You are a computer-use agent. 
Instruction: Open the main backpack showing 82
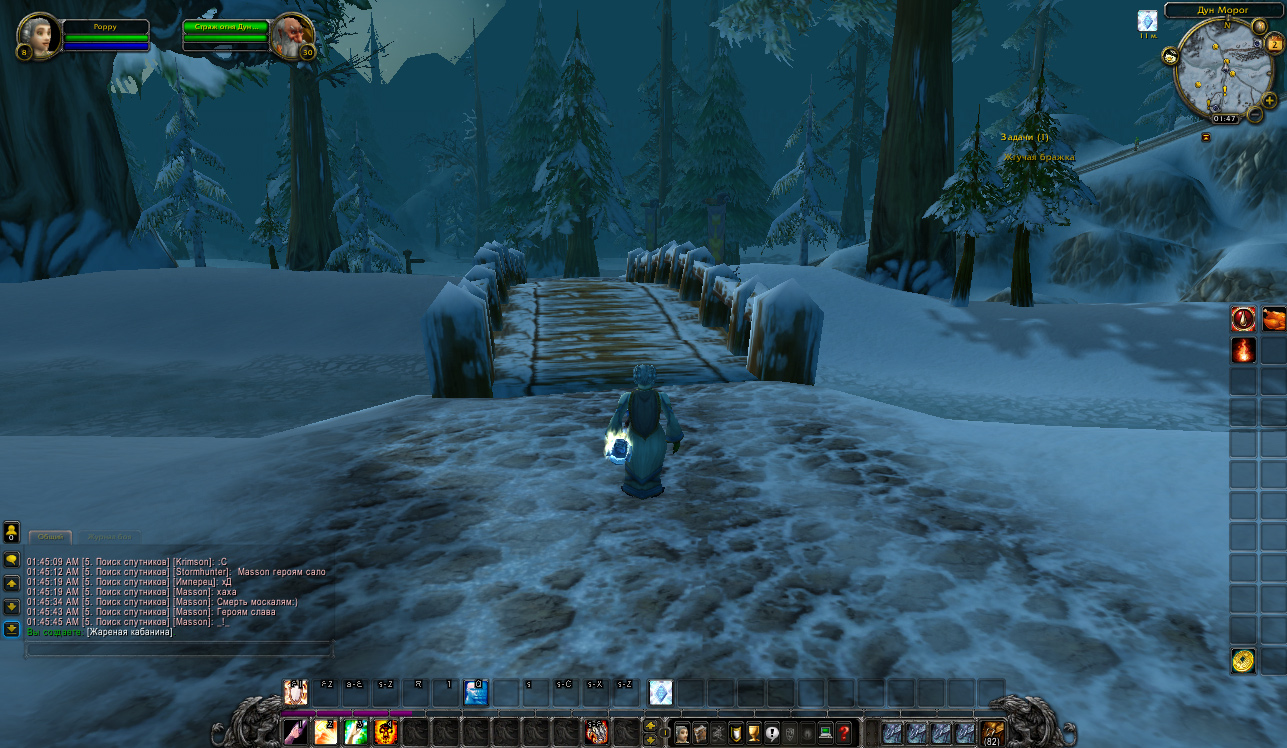(992, 733)
